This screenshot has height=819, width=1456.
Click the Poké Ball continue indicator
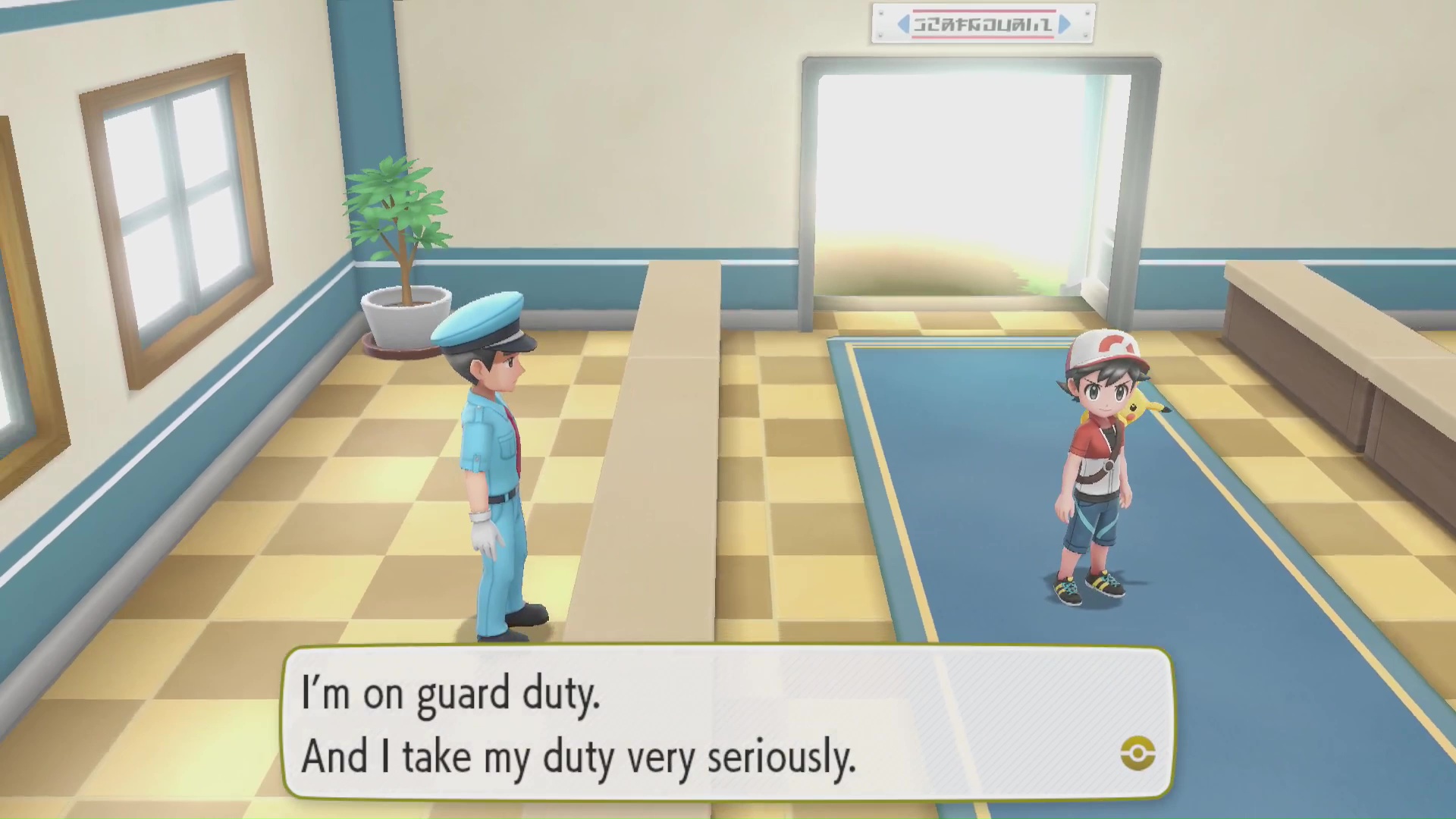coord(1137,753)
